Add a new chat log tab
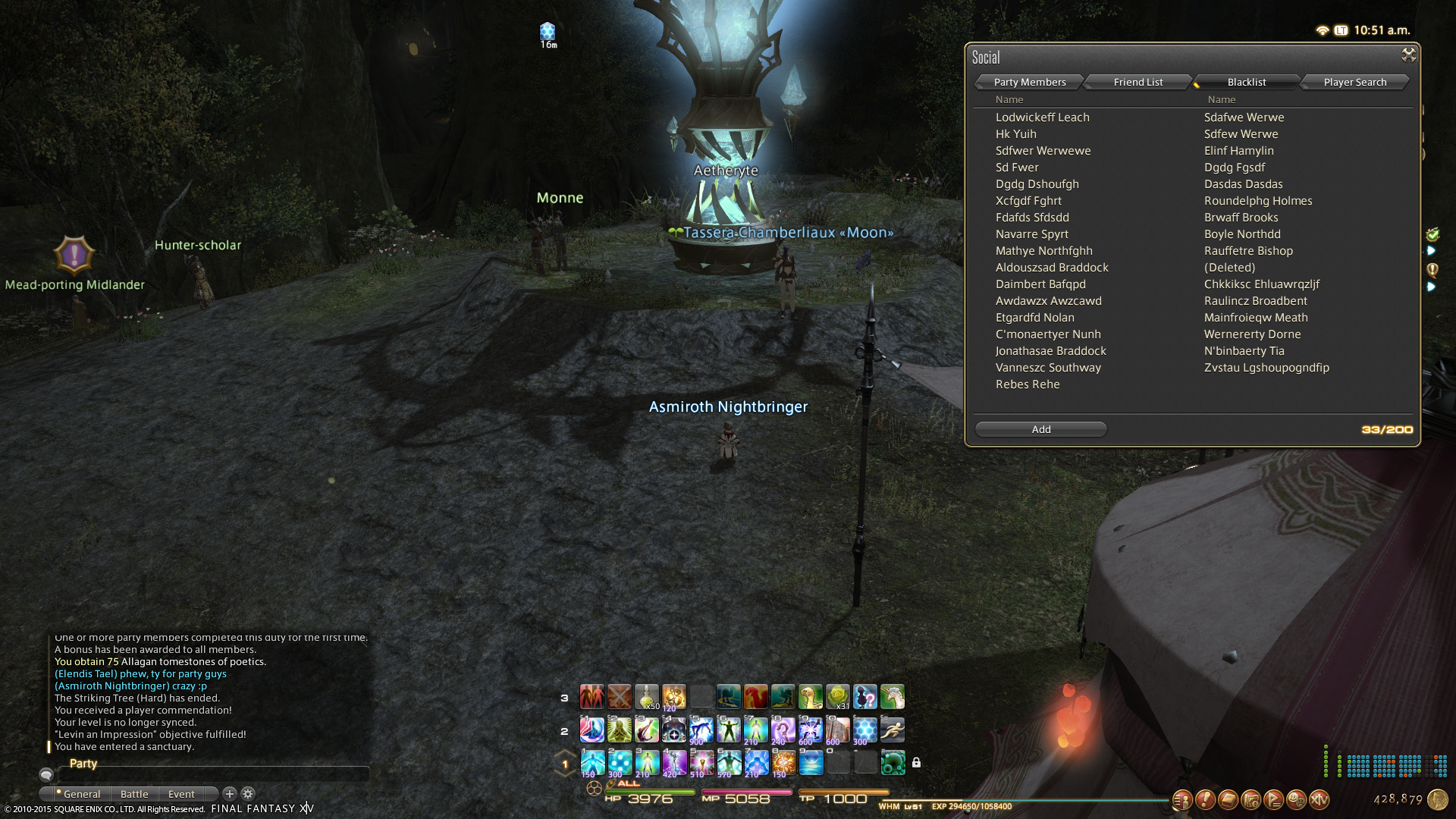Image resolution: width=1456 pixels, height=819 pixels. pyautogui.click(x=230, y=793)
